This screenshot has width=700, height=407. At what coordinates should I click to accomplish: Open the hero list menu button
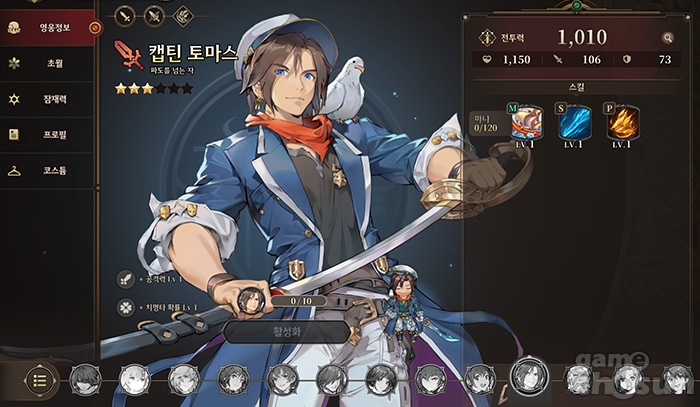tap(39, 379)
